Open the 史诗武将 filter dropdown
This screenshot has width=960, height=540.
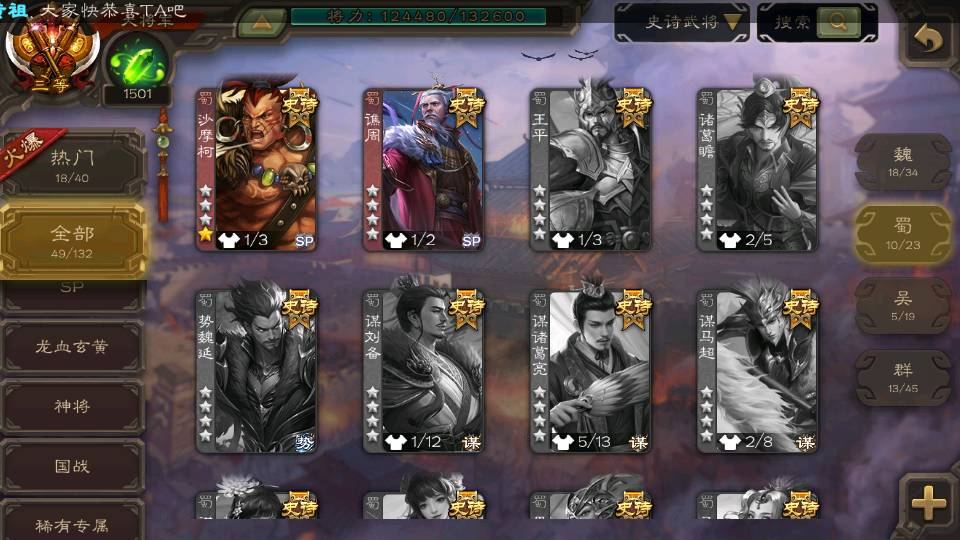tap(681, 22)
